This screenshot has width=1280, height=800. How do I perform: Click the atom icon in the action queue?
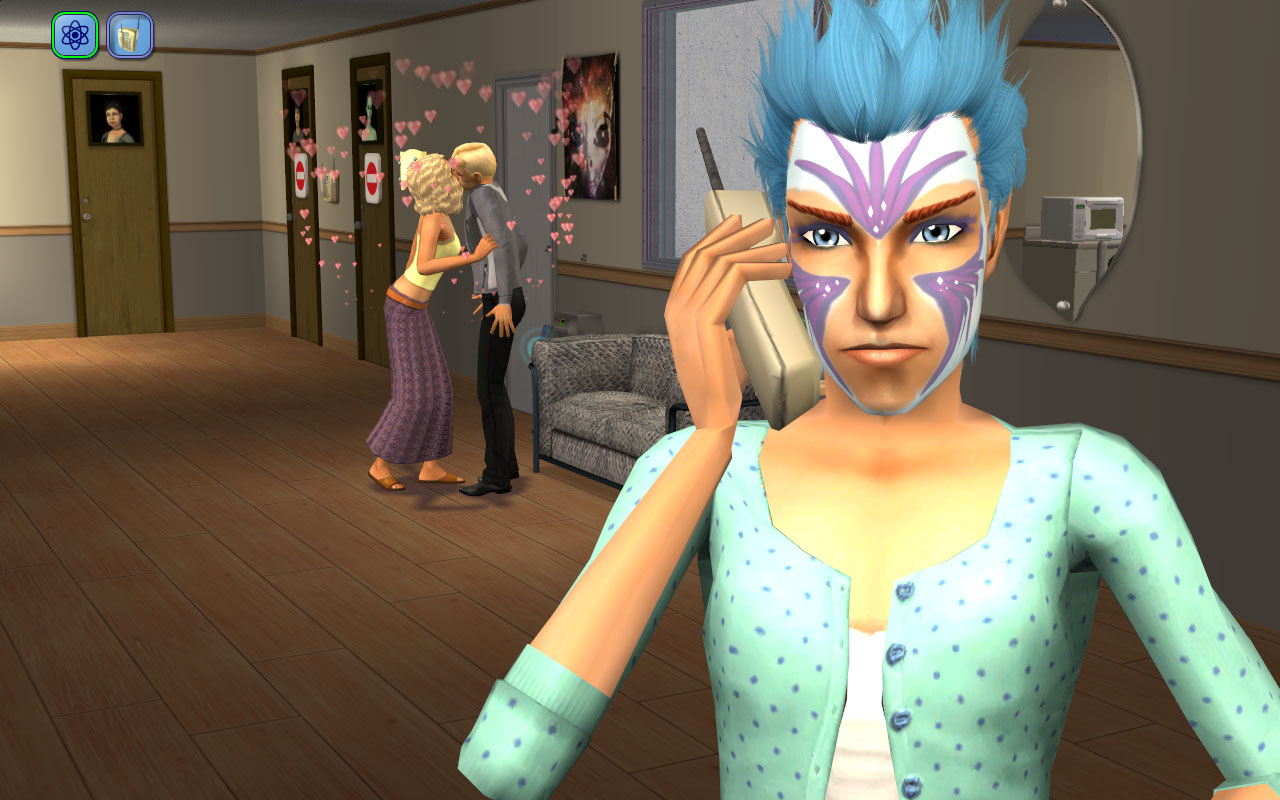pyautogui.click(x=75, y=35)
